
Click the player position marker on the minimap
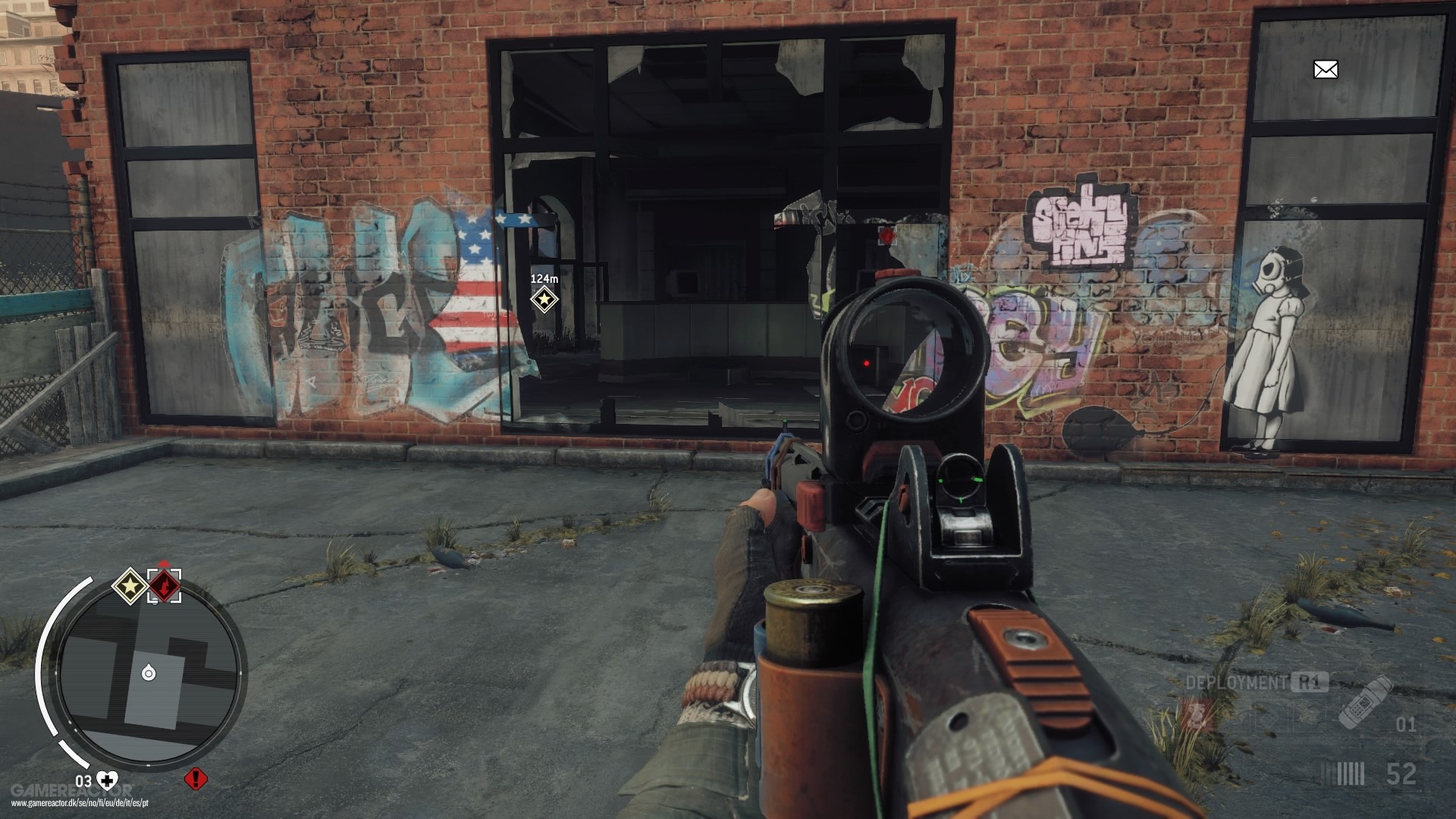pyautogui.click(x=148, y=672)
